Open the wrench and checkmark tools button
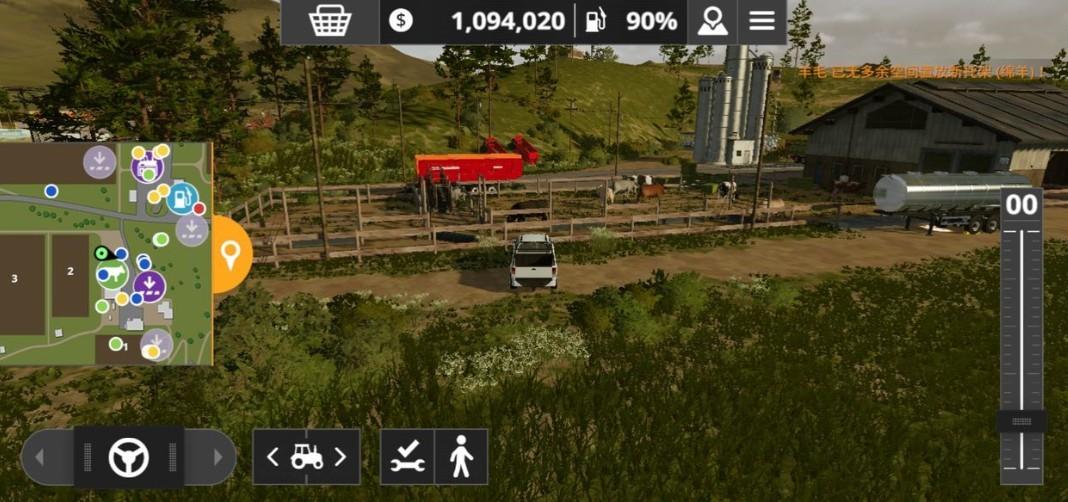This screenshot has width=1068, height=502. [408, 457]
